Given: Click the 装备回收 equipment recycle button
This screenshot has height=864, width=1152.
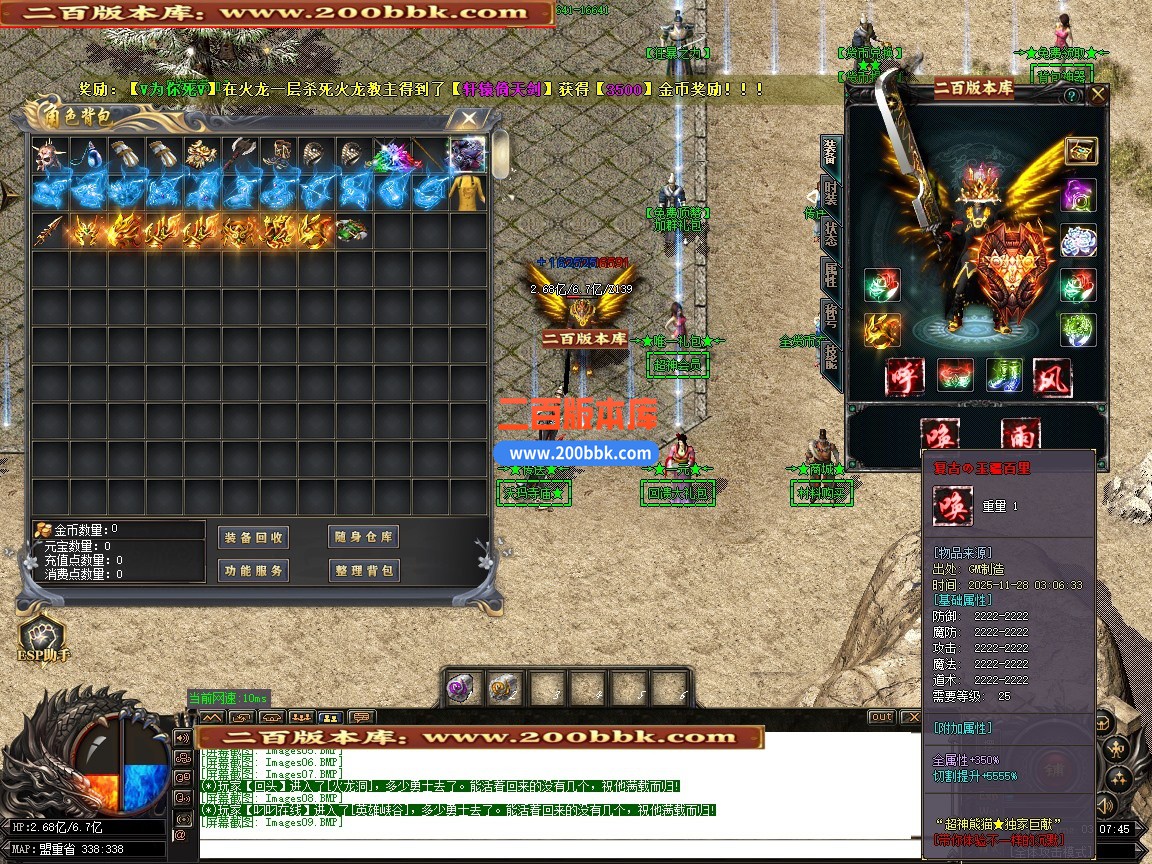Looking at the screenshot, I should pyautogui.click(x=253, y=537).
